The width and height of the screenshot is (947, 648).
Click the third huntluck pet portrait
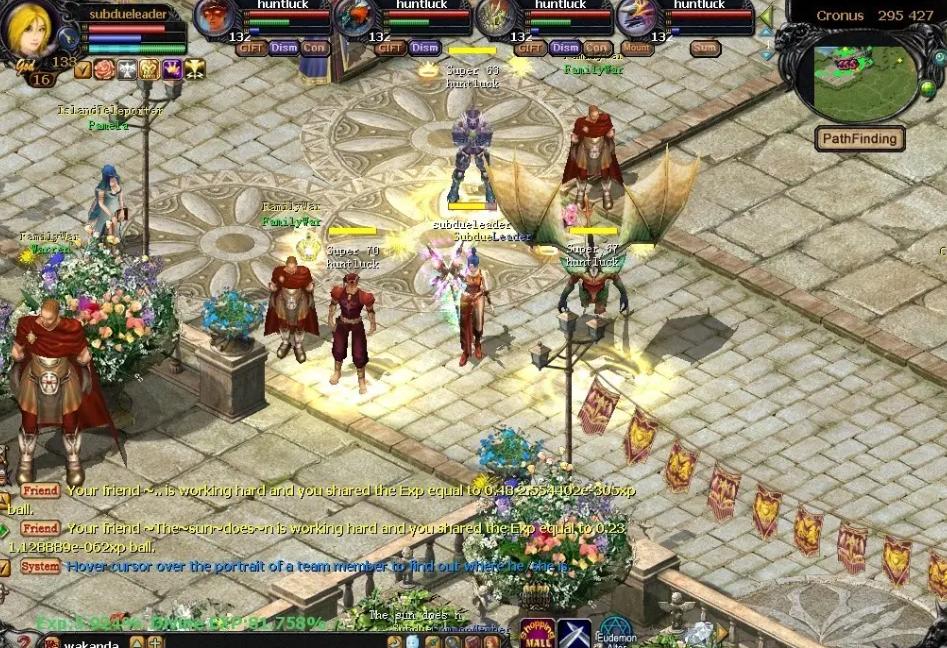coord(494,18)
